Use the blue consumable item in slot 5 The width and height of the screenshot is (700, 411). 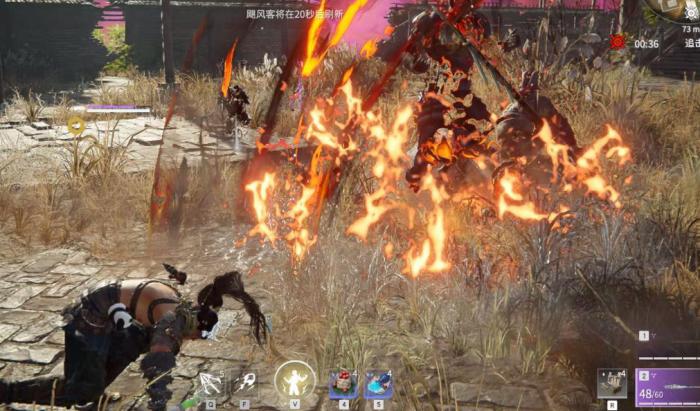point(378,384)
